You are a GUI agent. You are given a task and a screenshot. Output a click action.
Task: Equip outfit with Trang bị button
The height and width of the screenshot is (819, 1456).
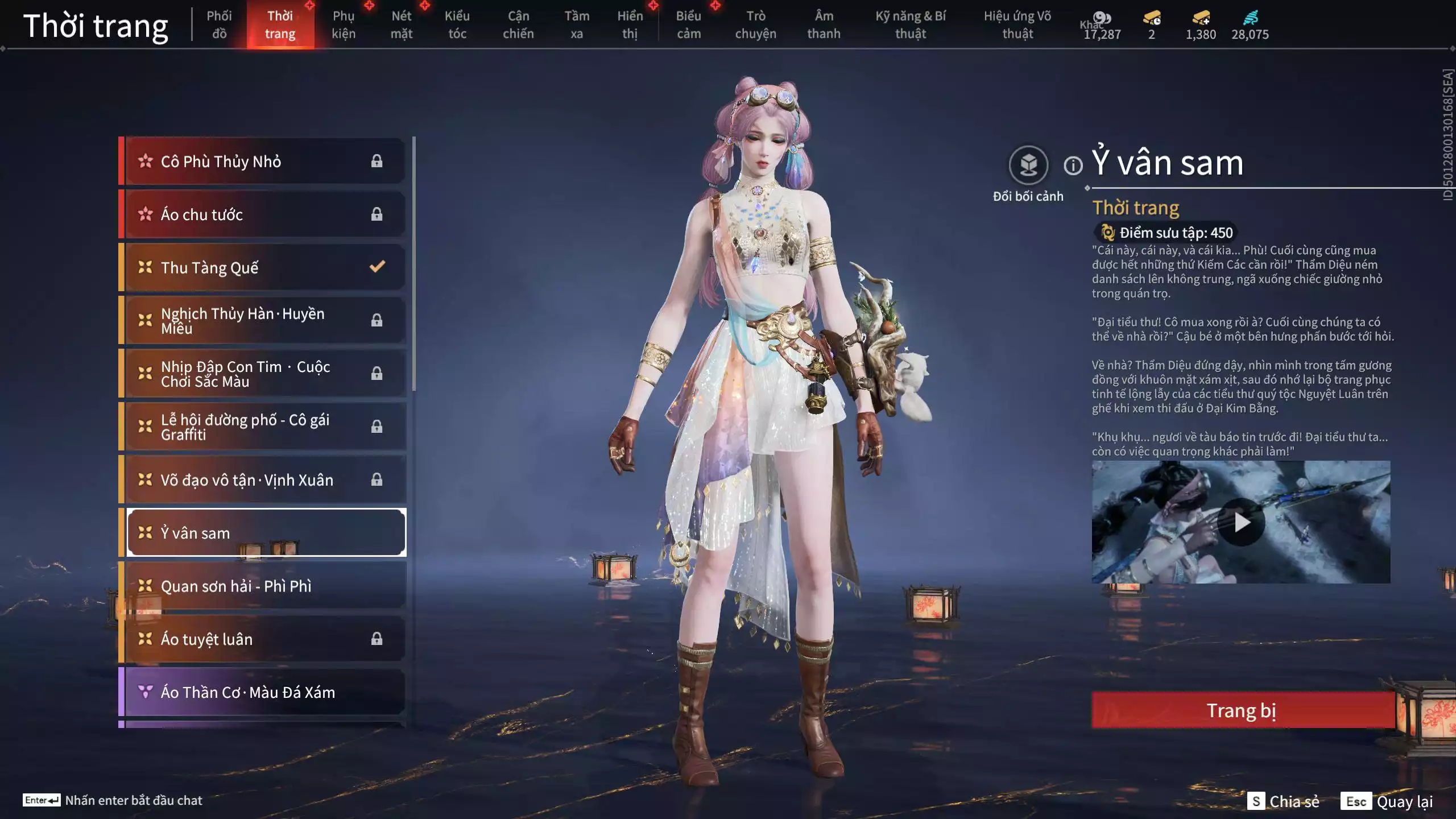click(x=1242, y=710)
